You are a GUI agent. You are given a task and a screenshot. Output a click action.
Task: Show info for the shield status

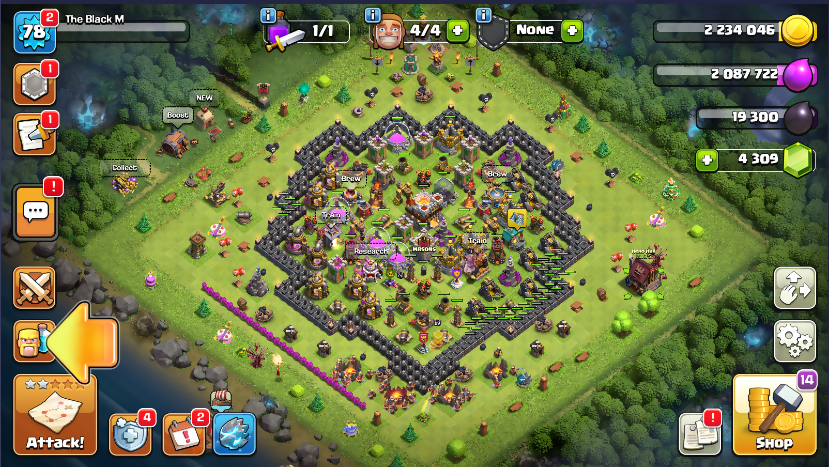coord(484,15)
